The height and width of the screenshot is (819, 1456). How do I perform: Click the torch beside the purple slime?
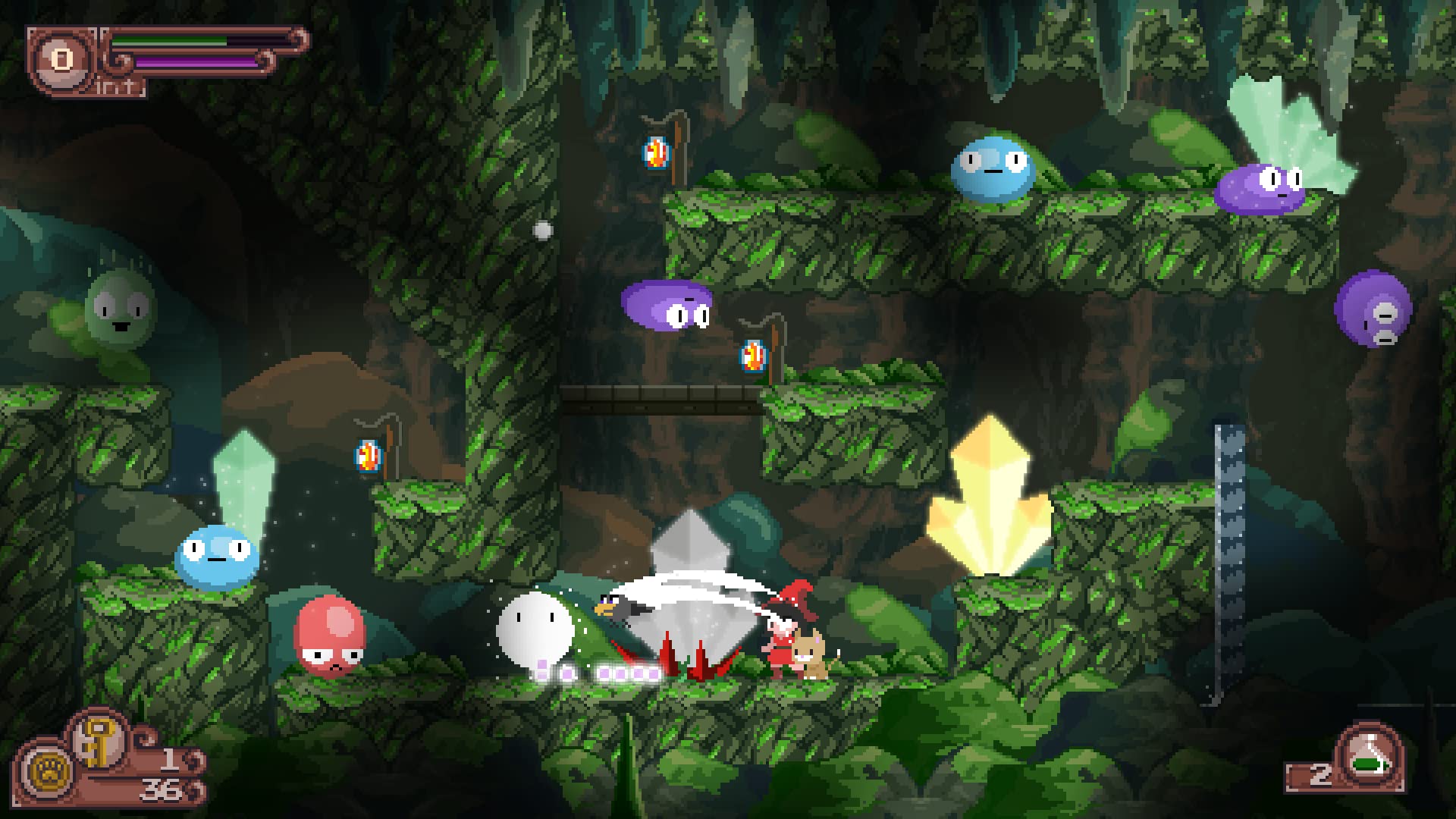tap(752, 356)
